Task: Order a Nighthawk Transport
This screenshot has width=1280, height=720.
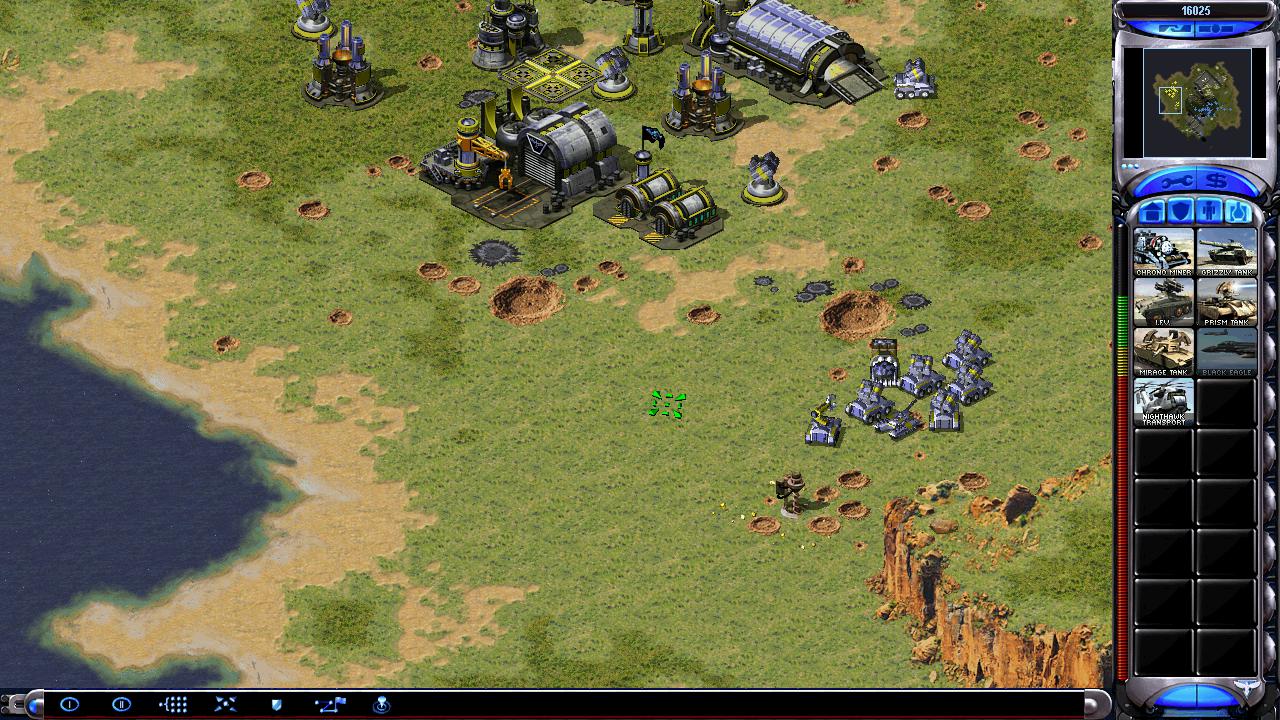Action: pos(1163,402)
